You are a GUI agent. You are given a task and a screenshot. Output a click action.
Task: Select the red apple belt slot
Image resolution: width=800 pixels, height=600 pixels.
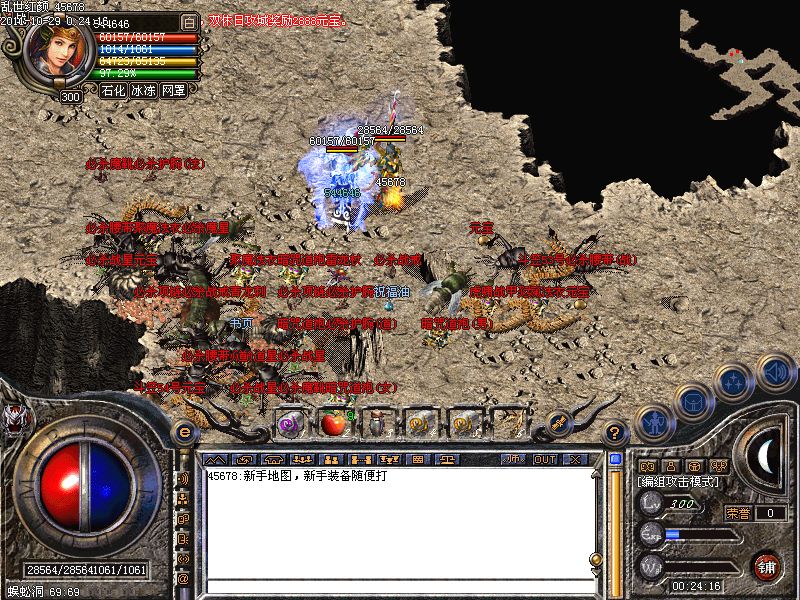click(333, 423)
